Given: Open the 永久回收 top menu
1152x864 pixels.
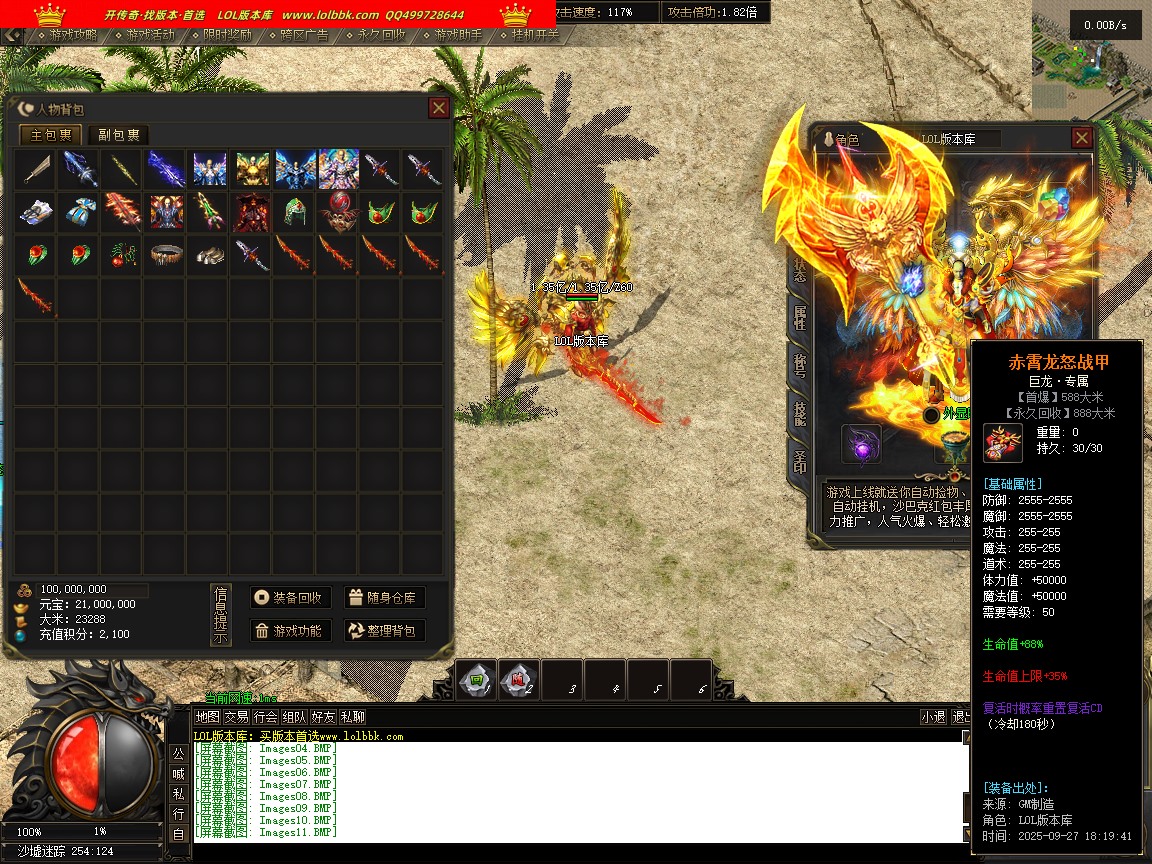Looking at the screenshot, I should coord(382,35).
